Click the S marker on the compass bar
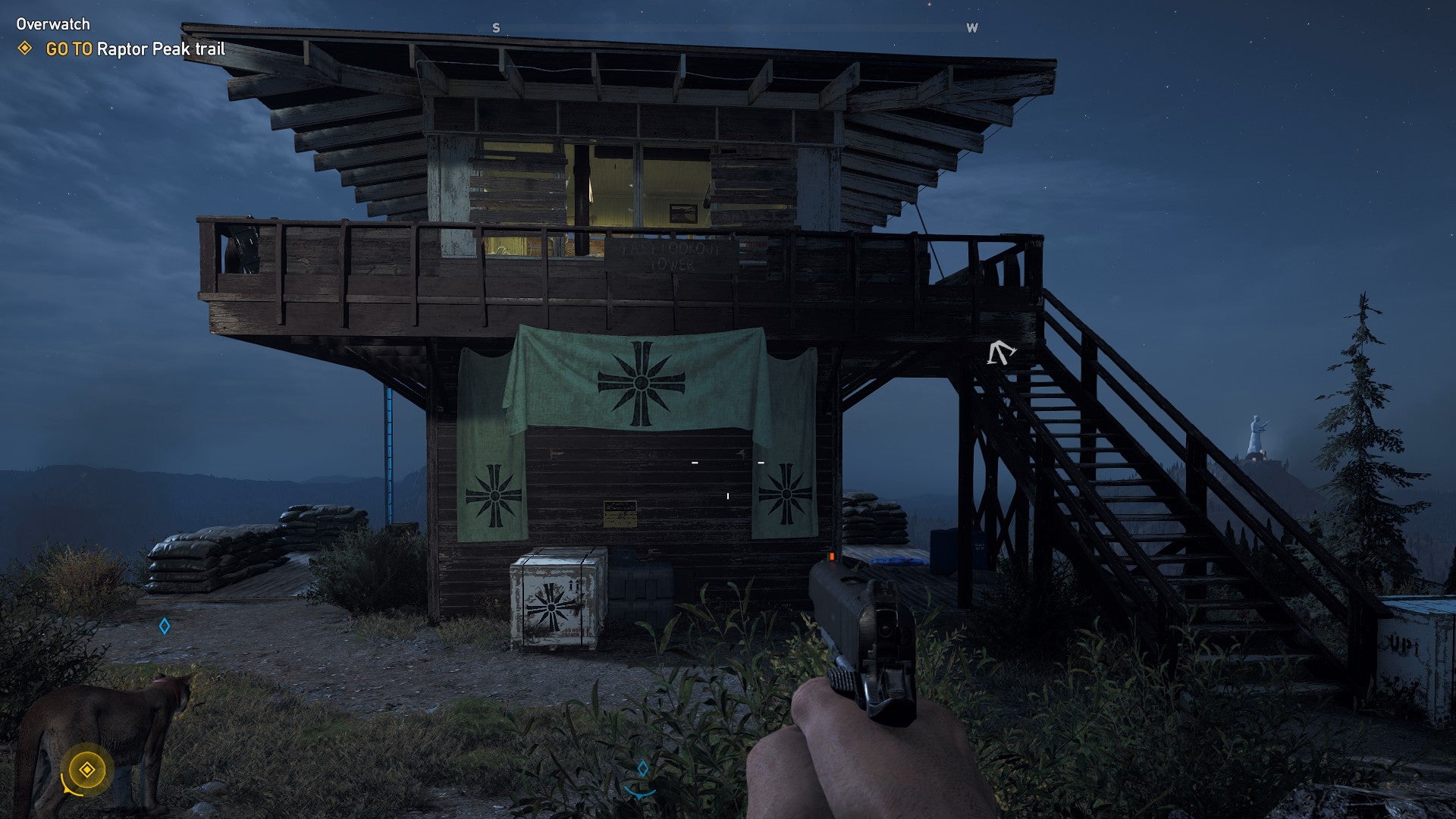The height and width of the screenshot is (819, 1456). tap(497, 27)
